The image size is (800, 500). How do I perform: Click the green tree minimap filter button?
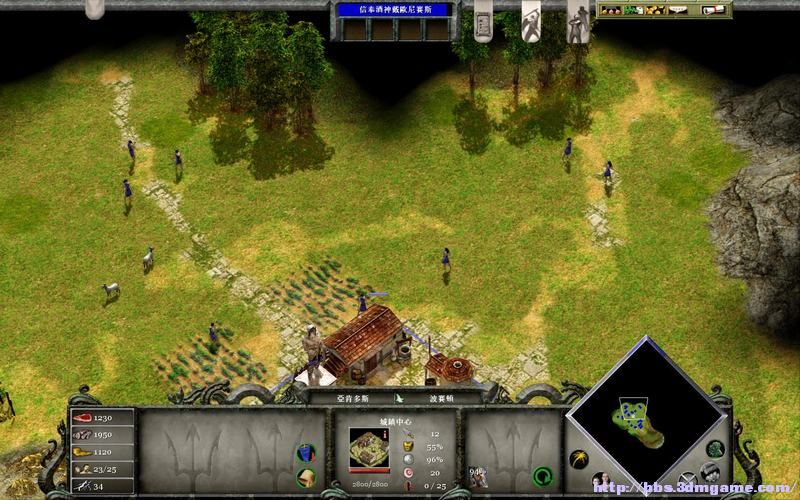coord(715,449)
